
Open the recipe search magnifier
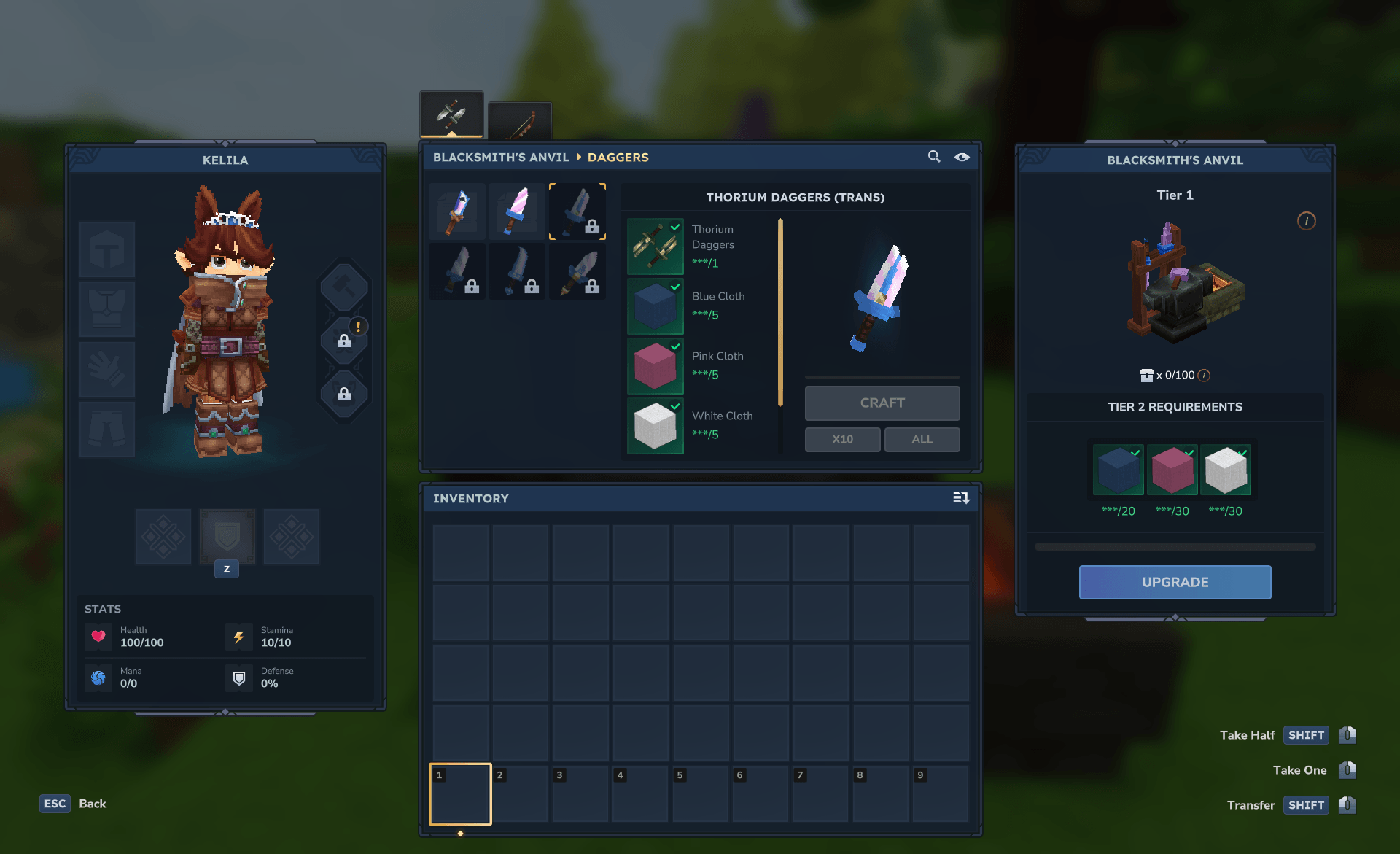(933, 157)
